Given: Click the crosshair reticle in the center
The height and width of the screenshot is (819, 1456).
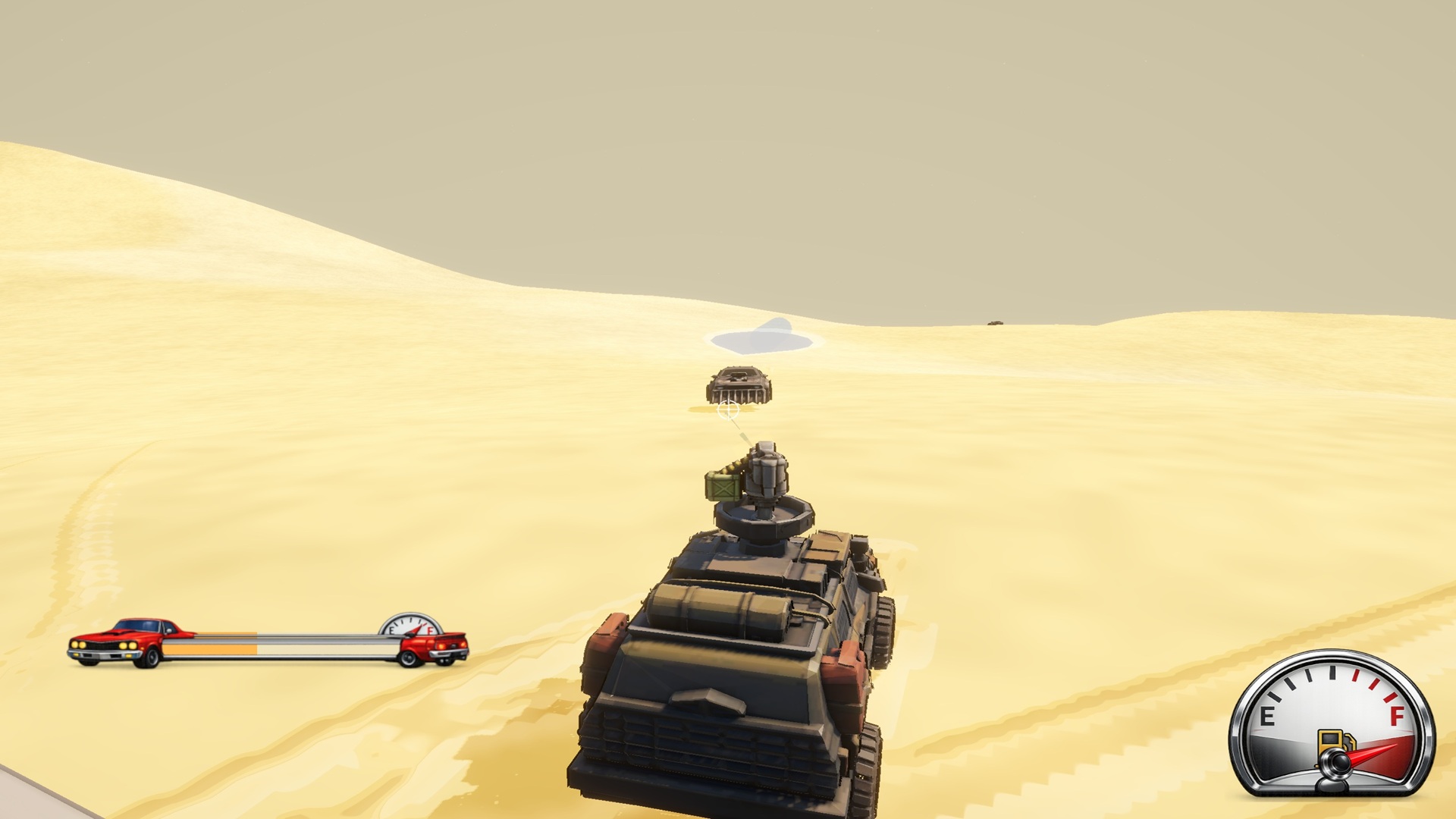Looking at the screenshot, I should point(729,410).
